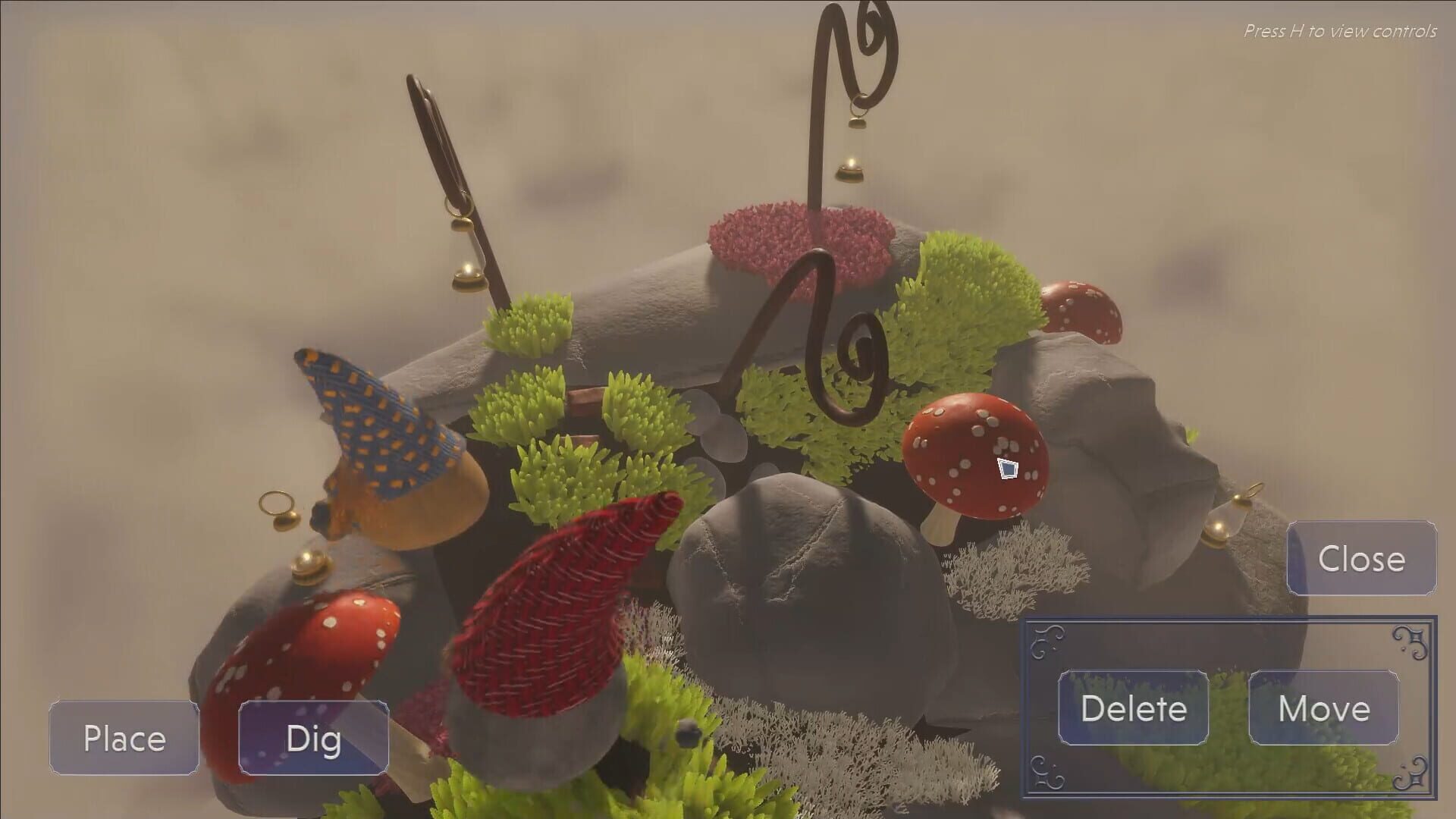1456x819 pixels.
Task: Click "Press H to view controls" hint
Action: pyautogui.click(x=1341, y=31)
